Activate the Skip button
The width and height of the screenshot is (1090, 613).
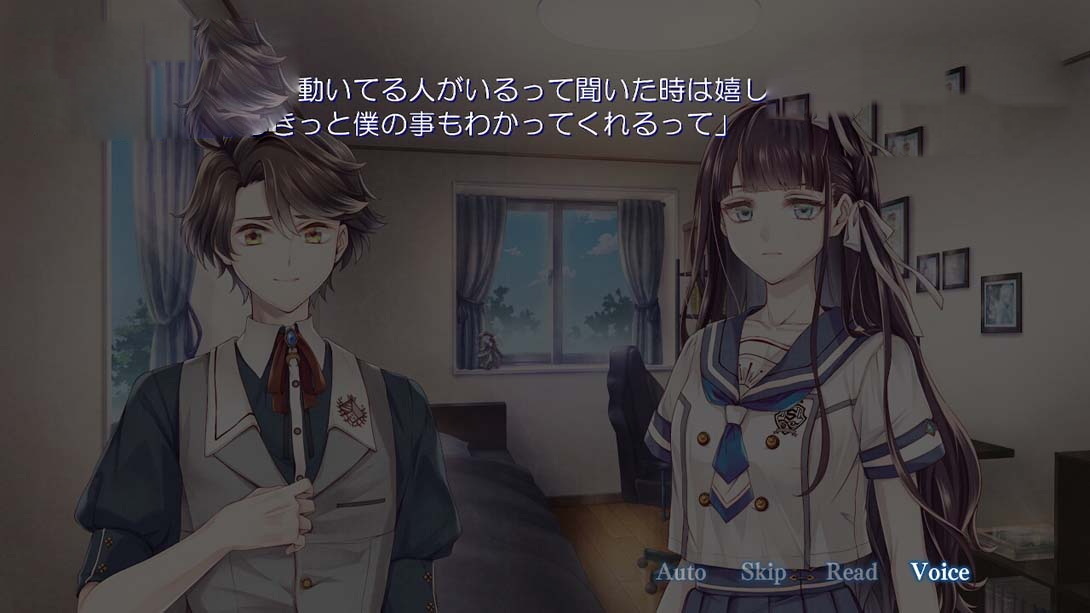(763, 572)
